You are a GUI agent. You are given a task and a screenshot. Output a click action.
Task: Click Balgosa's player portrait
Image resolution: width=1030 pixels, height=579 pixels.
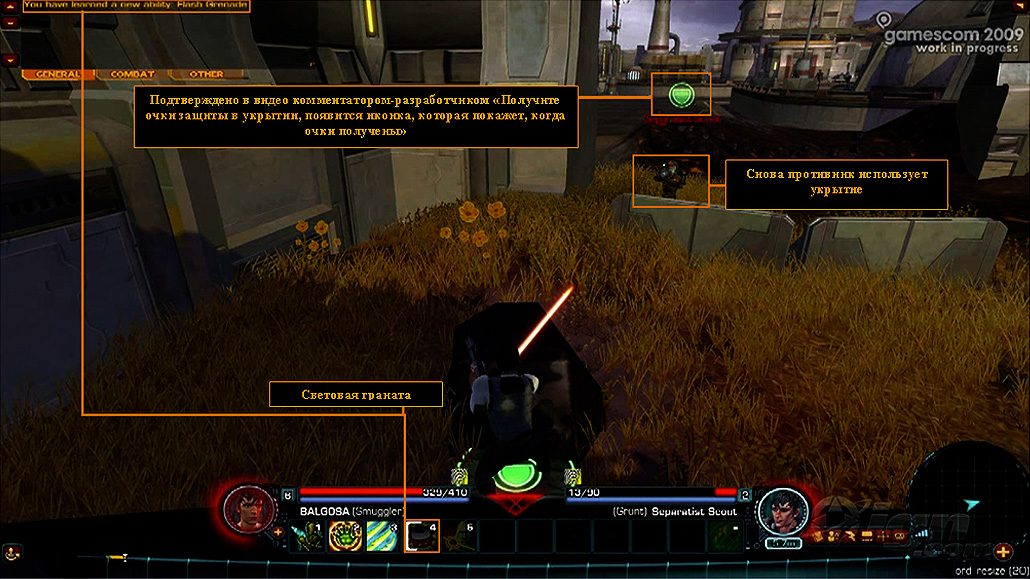click(246, 507)
